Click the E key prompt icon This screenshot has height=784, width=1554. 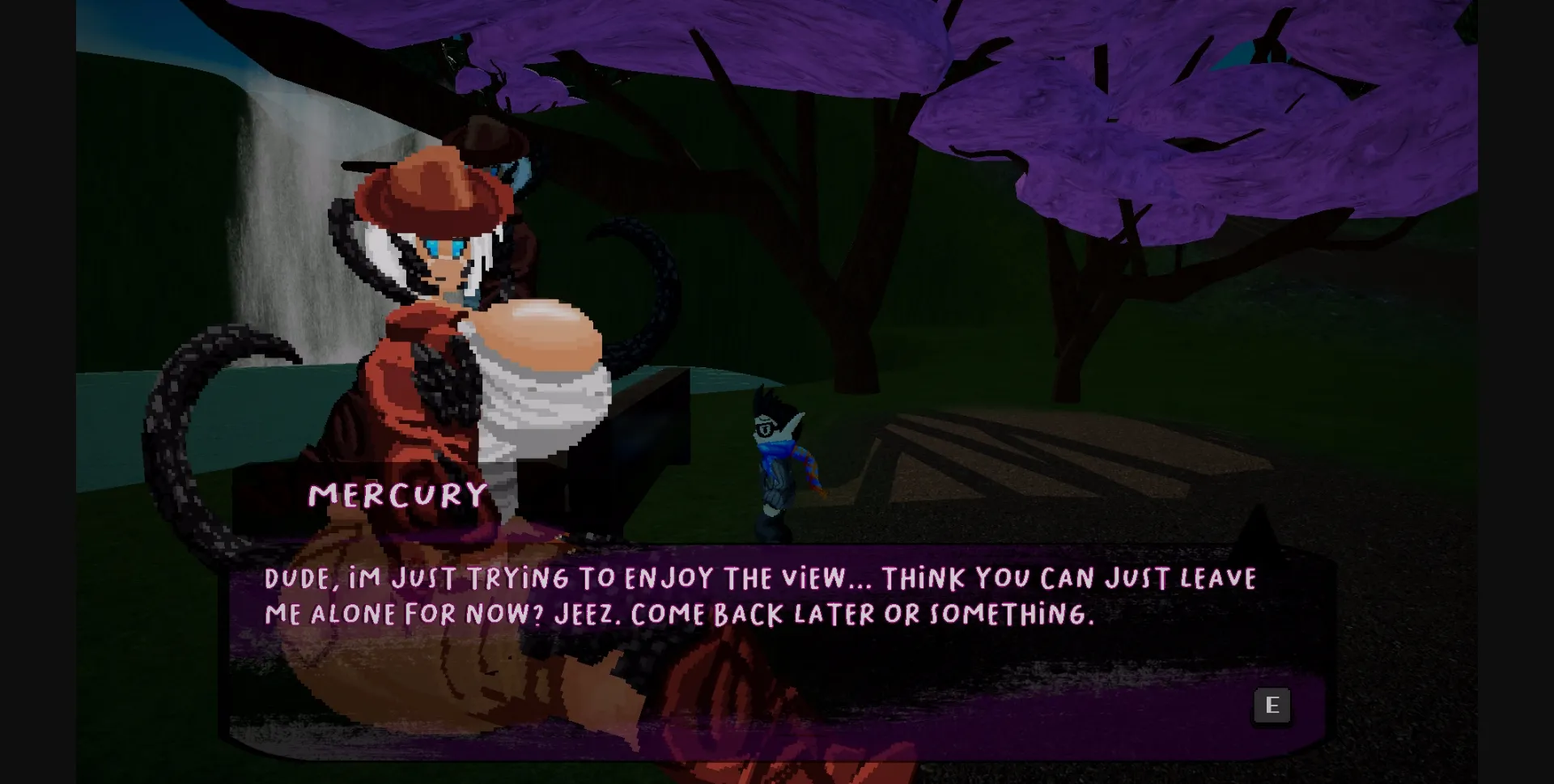pos(1272,705)
